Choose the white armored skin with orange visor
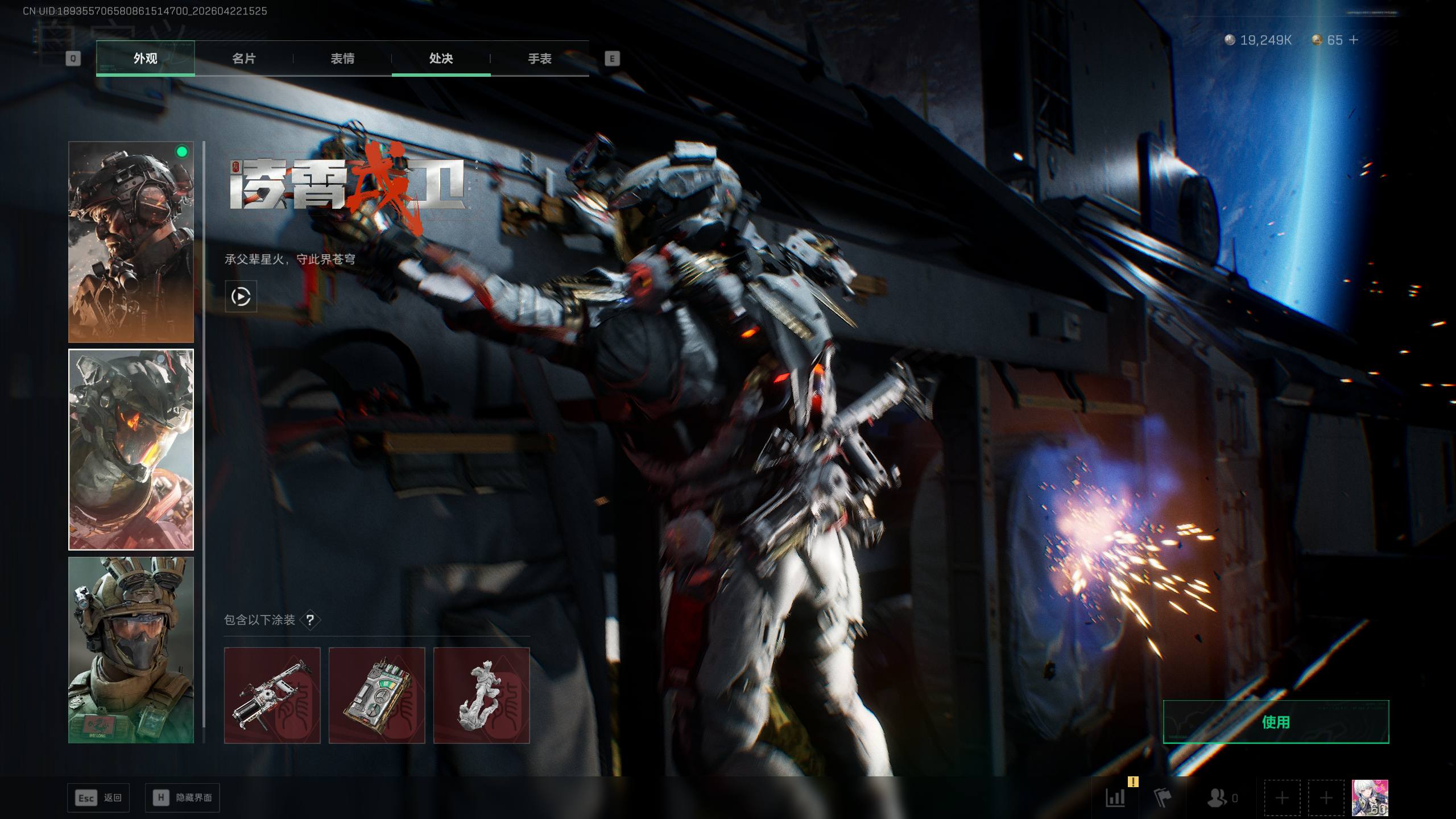 point(131,449)
